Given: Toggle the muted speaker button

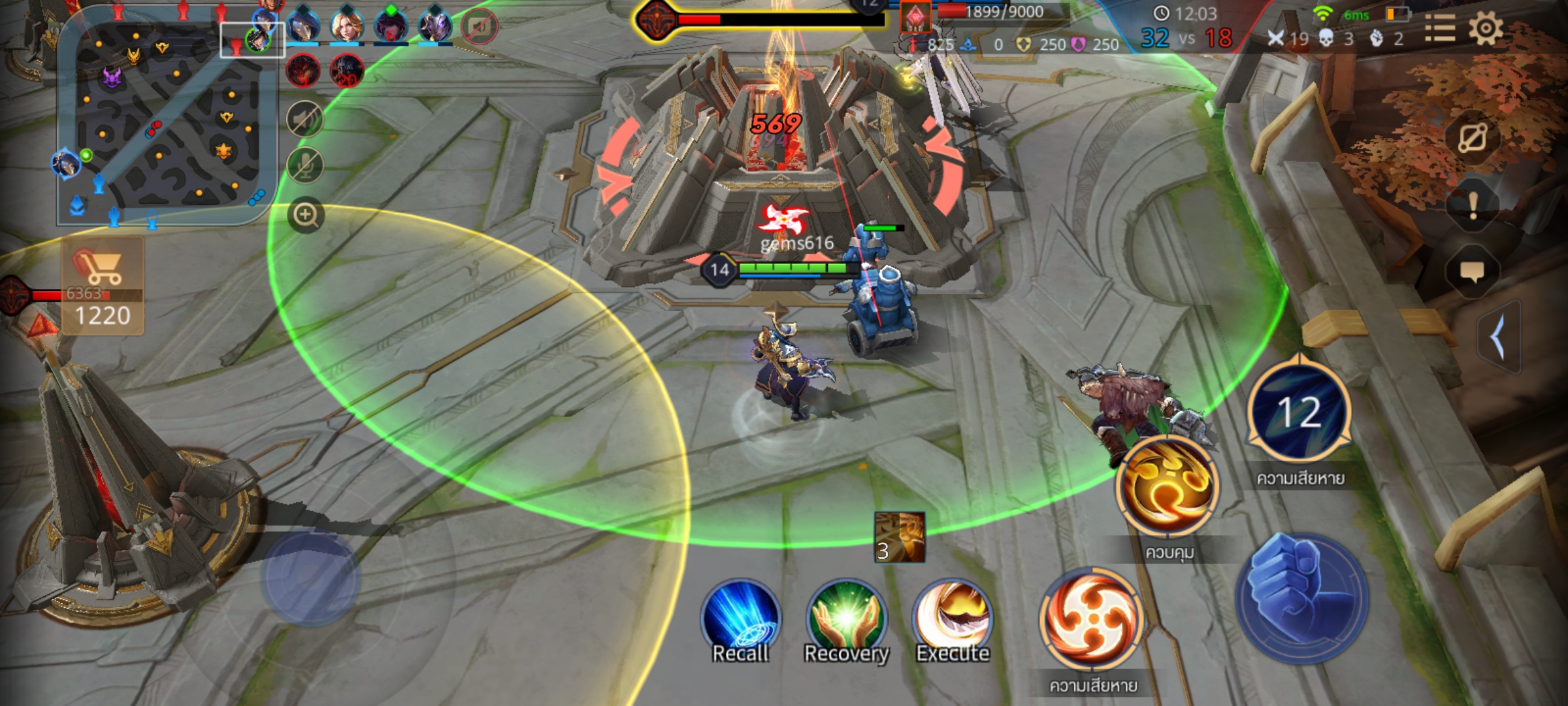Looking at the screenshot, I should tap(305, 120).
